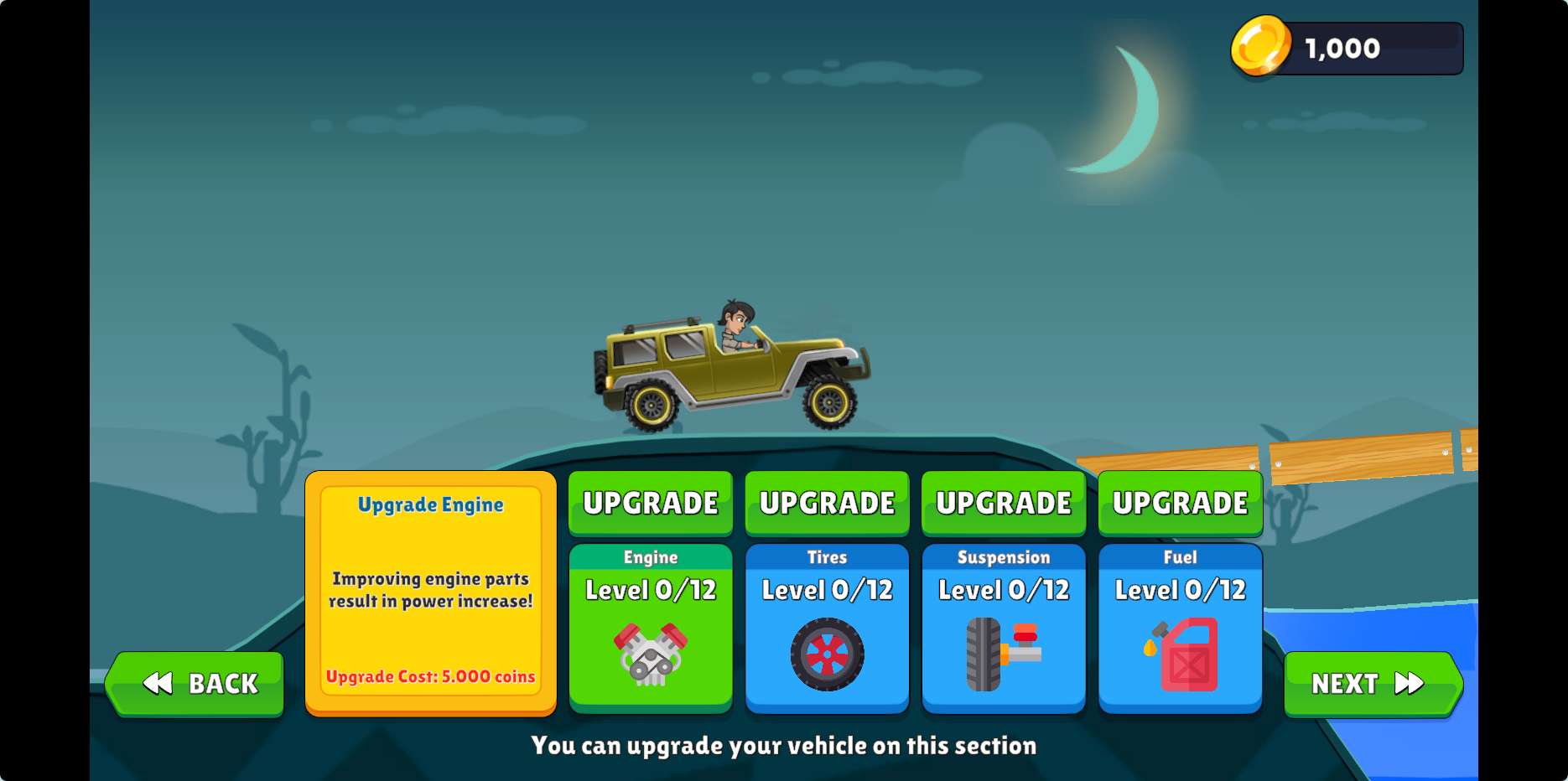Choose the Fuel upgrade card
1568x781 pixels.
(1180, 628)
